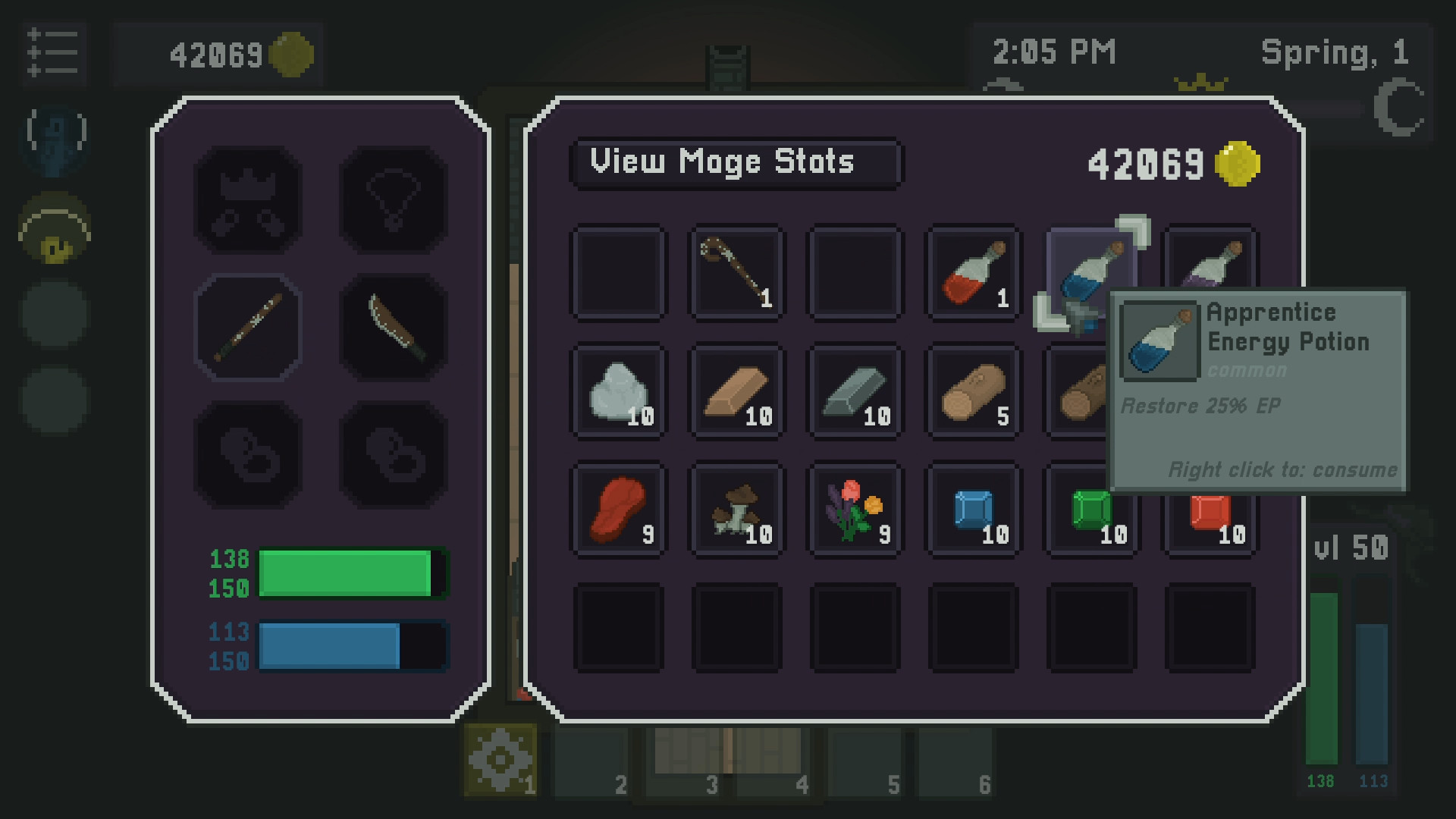Screen dimensions: 1456x819
Task: Pick up the crooked staff in the inventory
Action: tap(736, 271)
